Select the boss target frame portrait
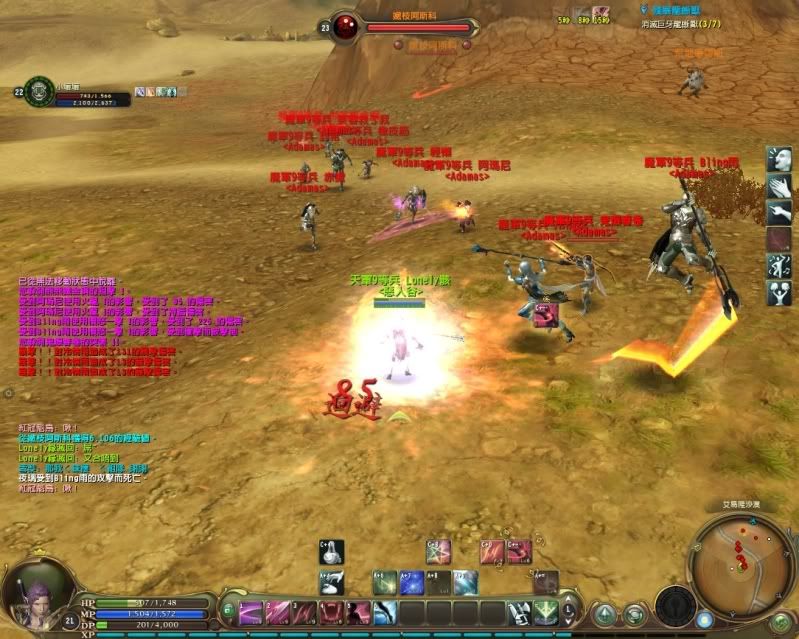The height and width of the screenshot is (639, 799). 347,27
